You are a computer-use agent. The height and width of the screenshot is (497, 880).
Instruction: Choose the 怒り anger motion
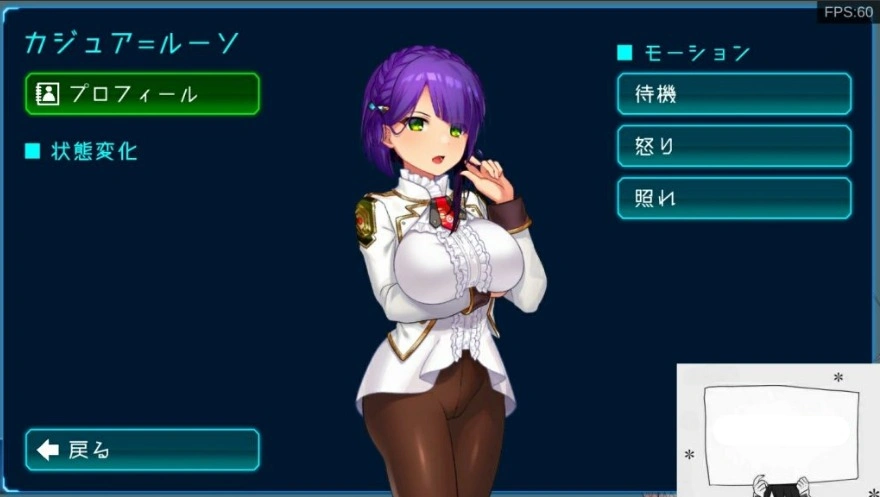734,146
